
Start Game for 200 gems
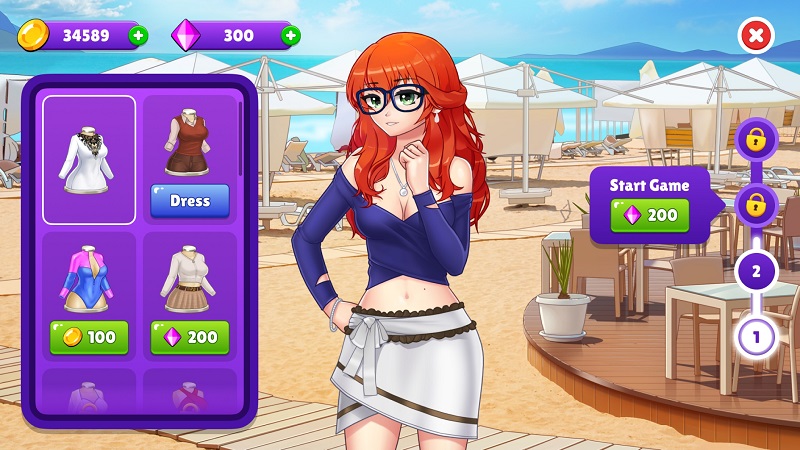pos(651,214)
